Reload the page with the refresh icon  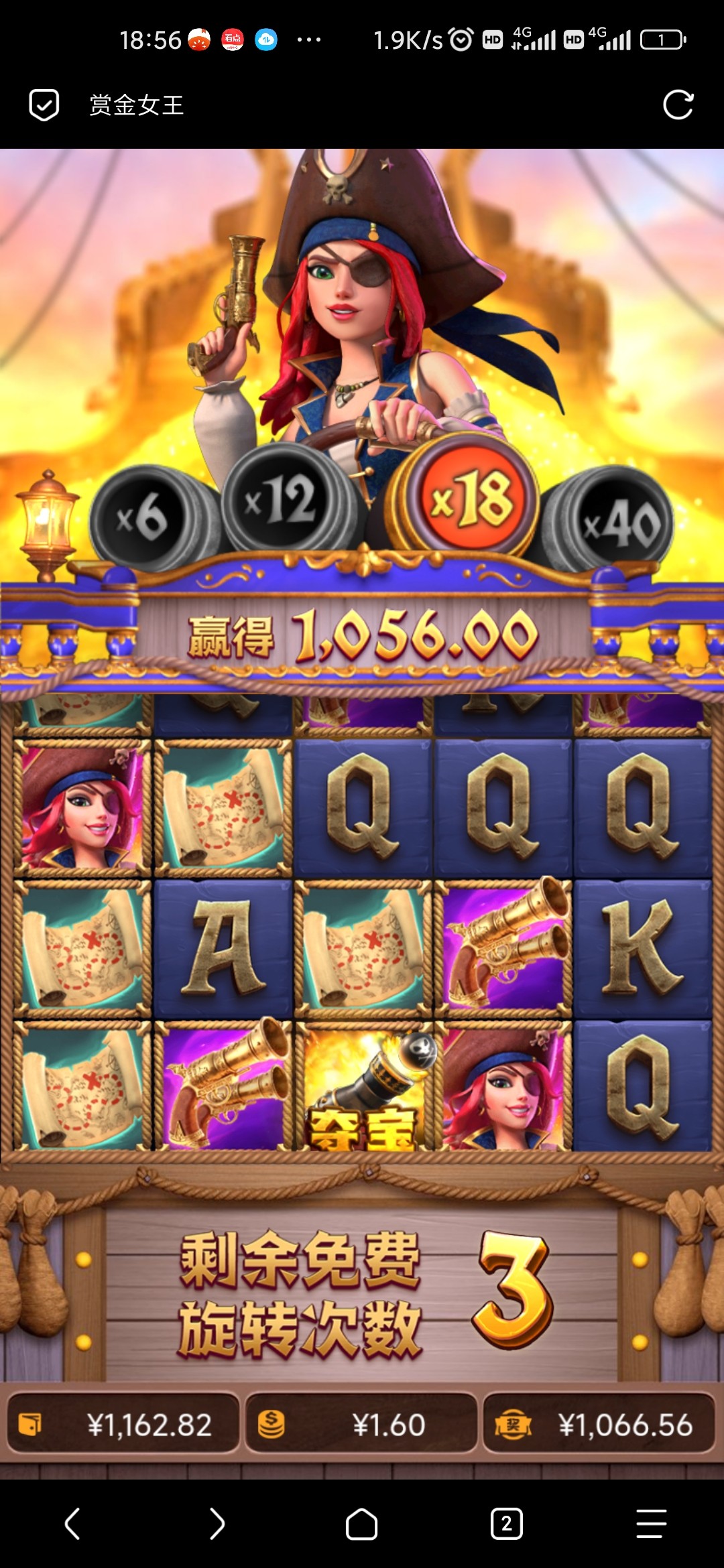[678, 105]
